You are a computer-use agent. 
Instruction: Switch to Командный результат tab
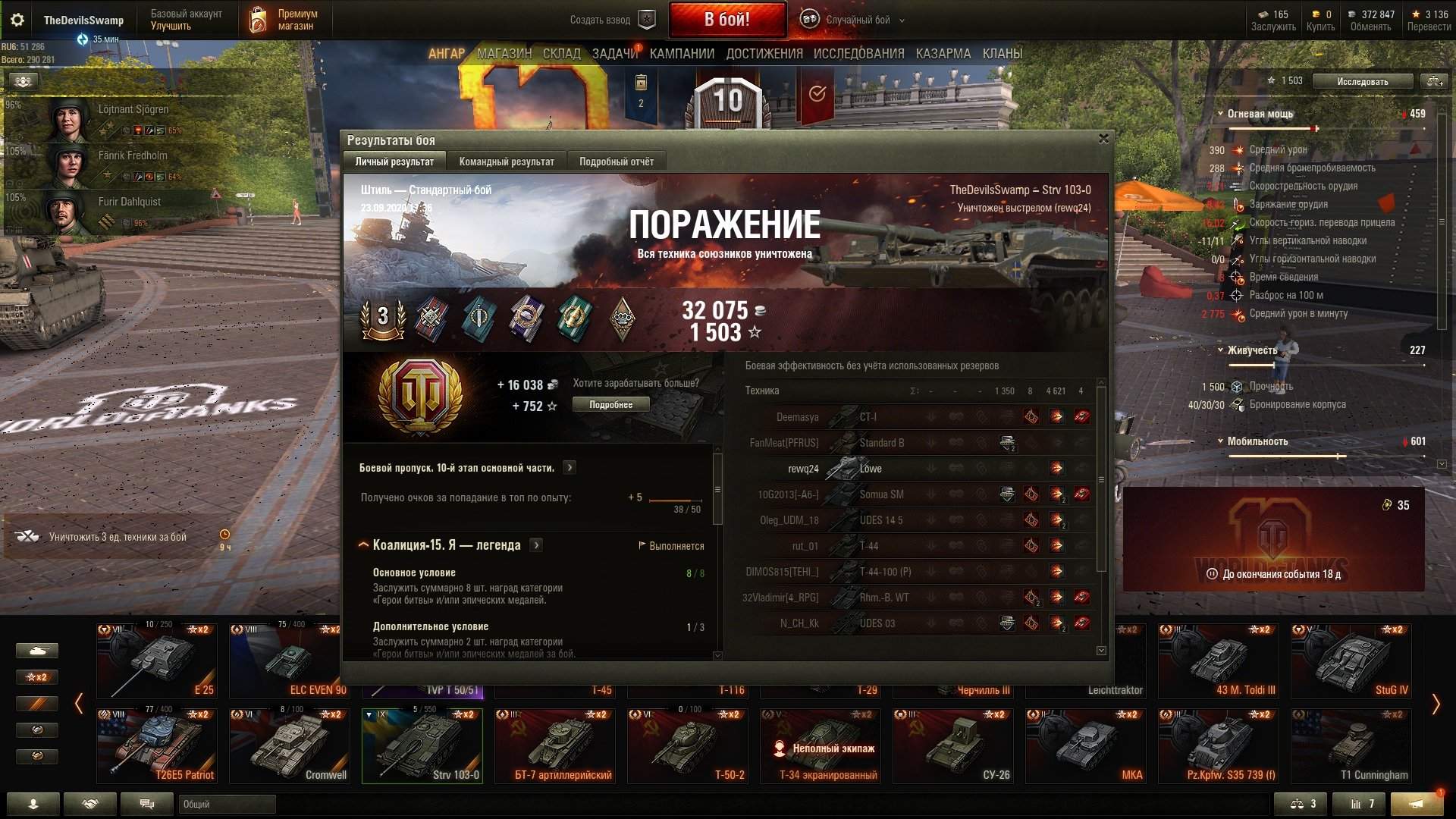tap(507, 162)
